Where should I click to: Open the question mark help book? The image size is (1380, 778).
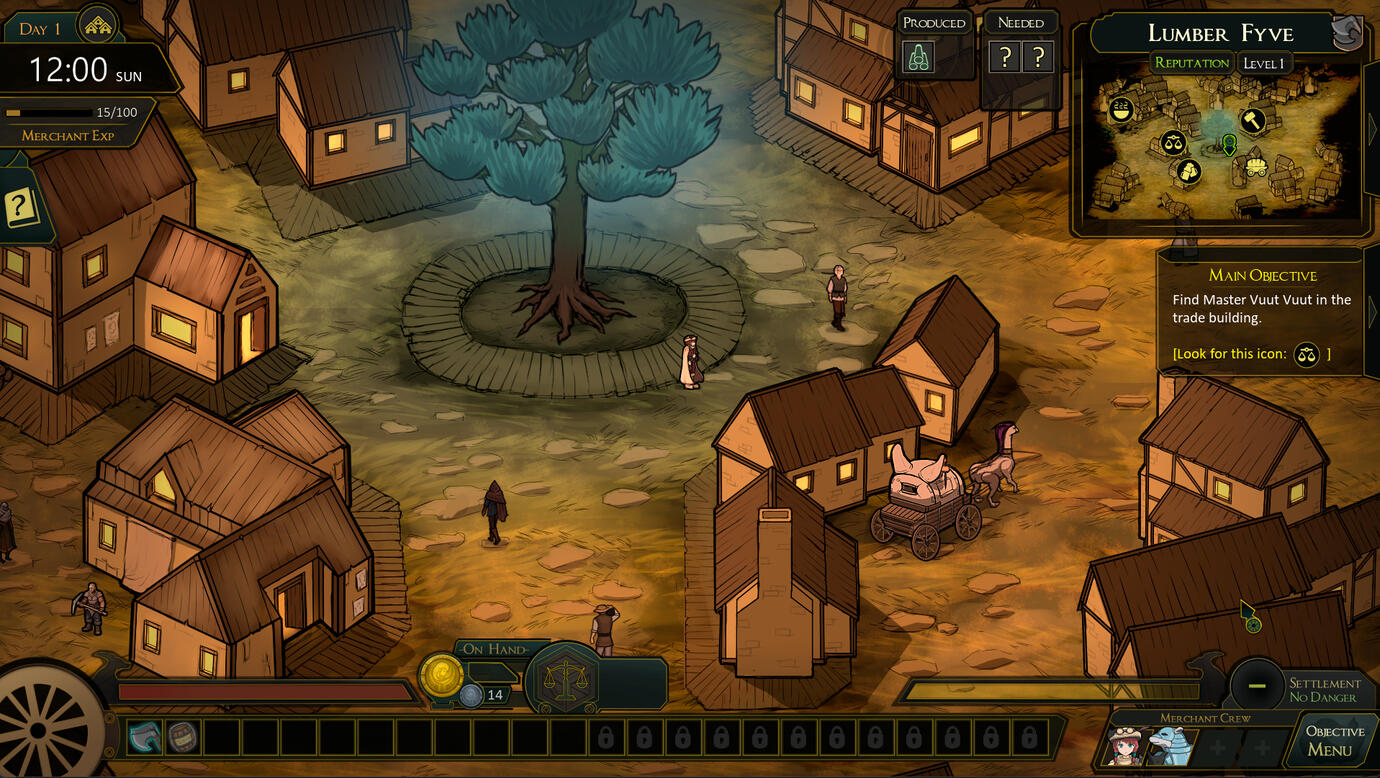19,208
